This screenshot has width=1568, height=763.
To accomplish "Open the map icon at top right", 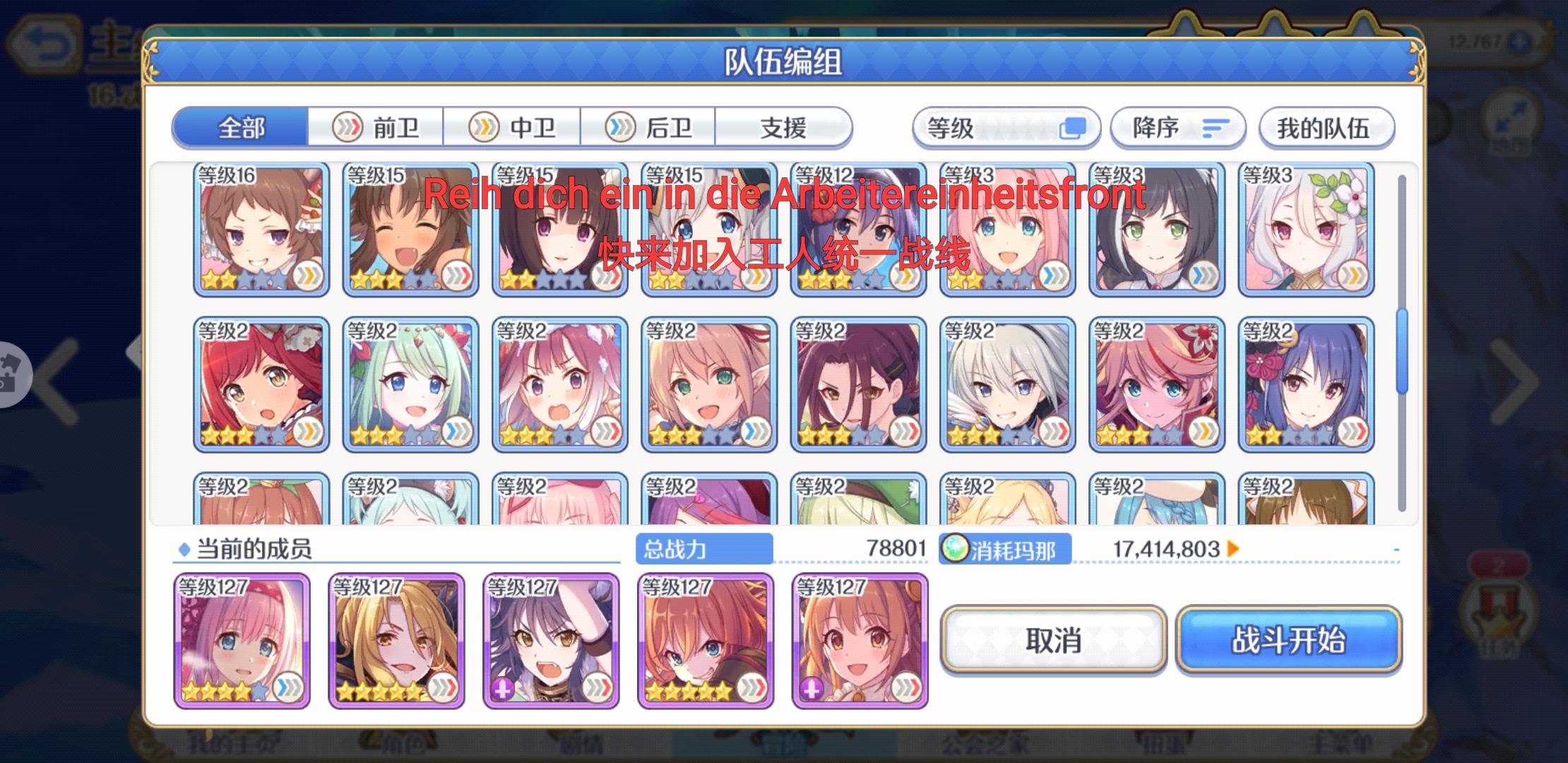I will [x=1511, y=117].
